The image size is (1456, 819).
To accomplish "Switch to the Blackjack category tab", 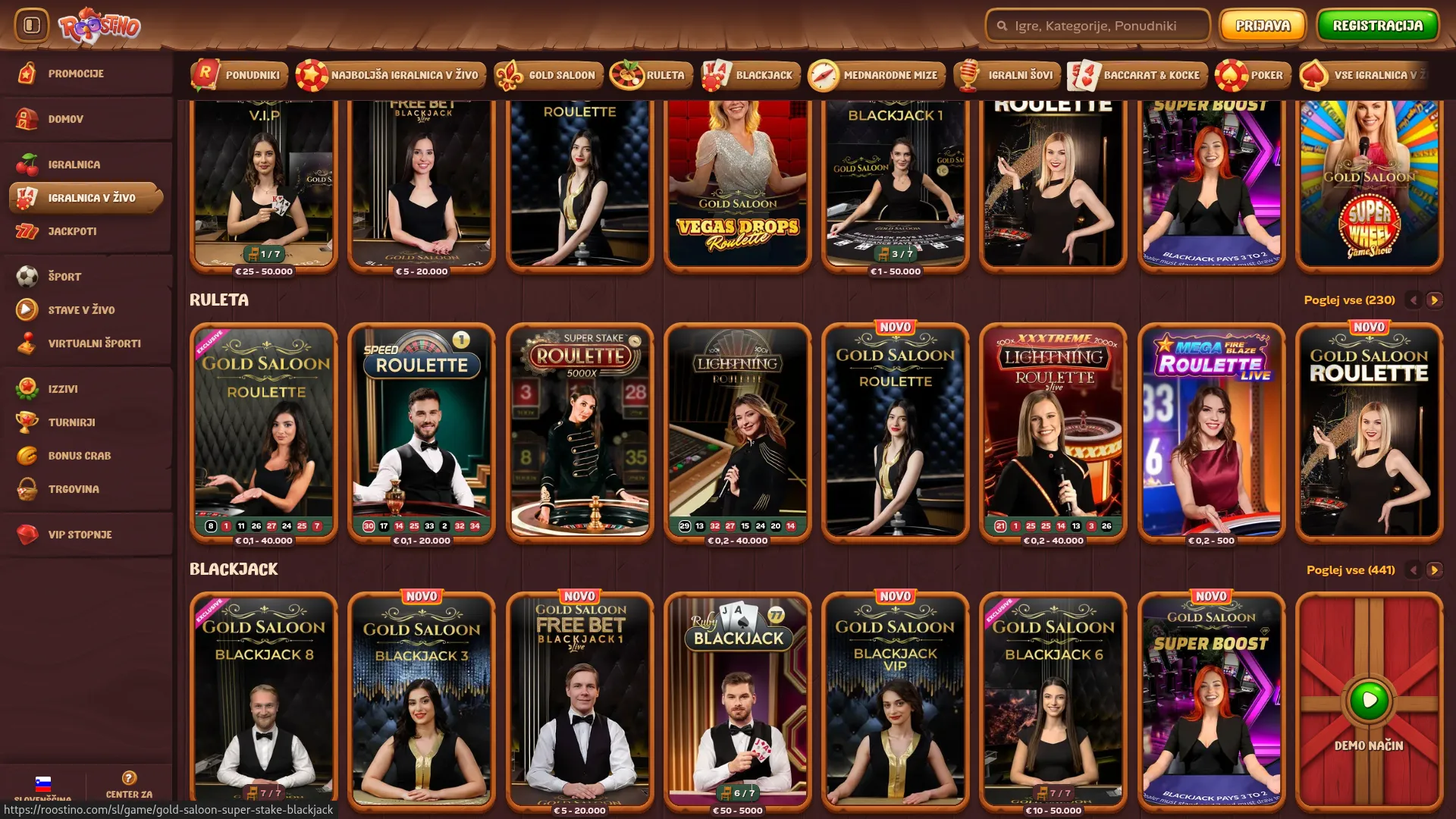I will 751,75.
